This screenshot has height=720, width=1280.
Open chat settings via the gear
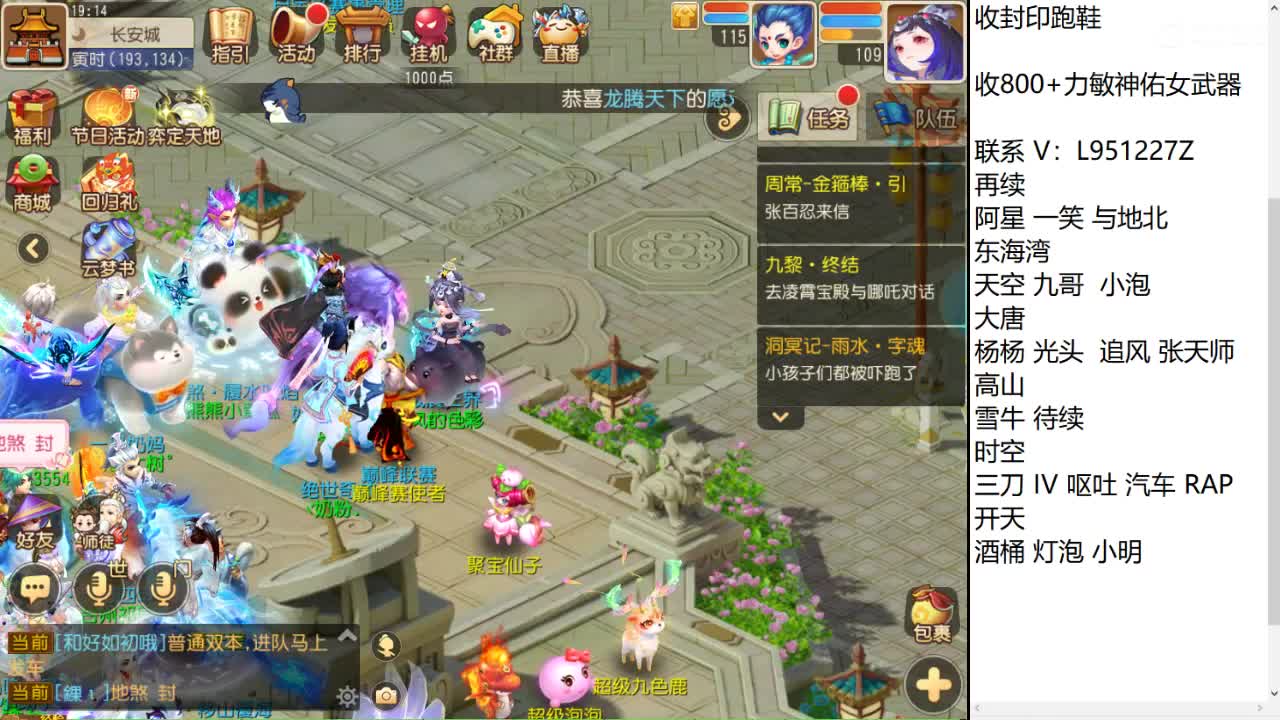[347, 695]
